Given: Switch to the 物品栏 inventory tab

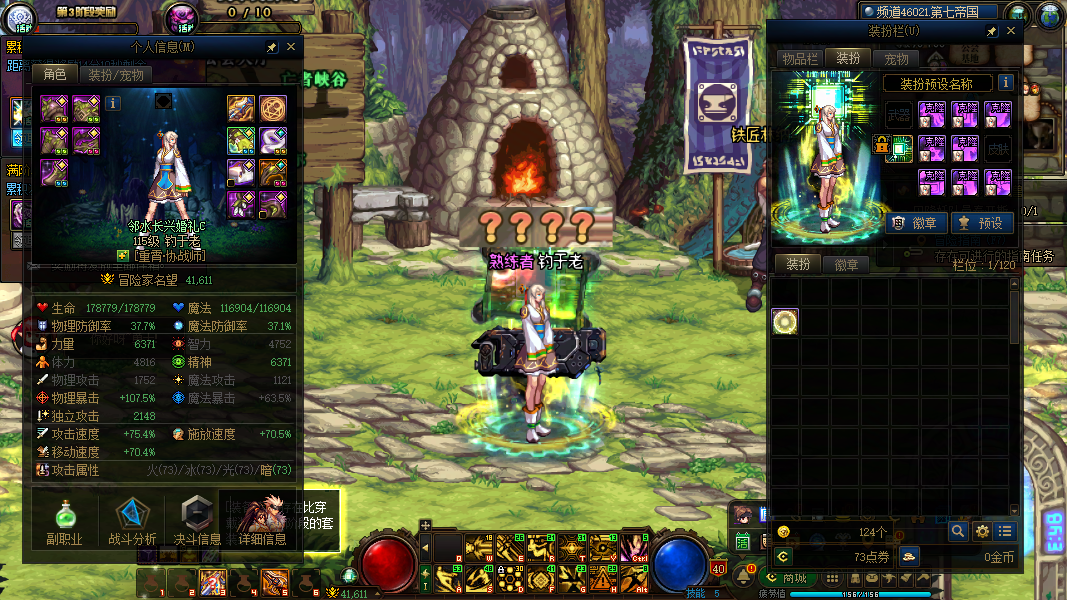Looking at the screenshot, I should [x=800, y=59].
